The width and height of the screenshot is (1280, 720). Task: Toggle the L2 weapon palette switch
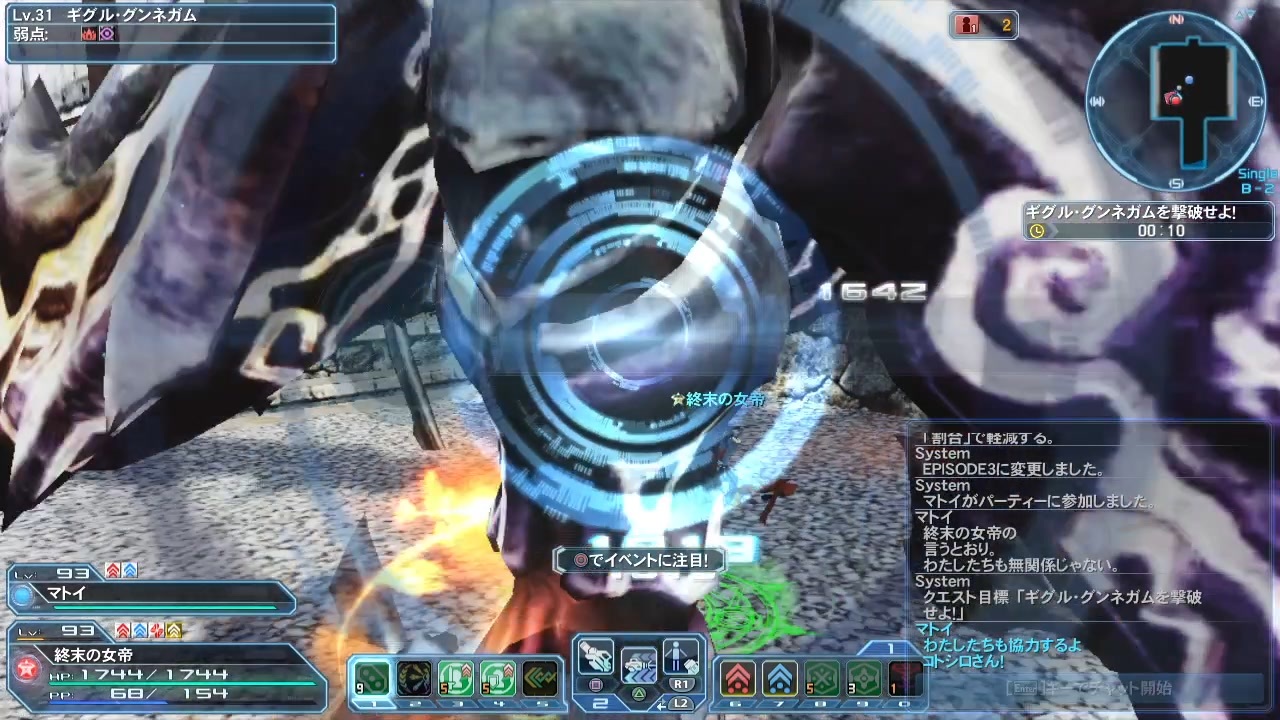coord(681,702)
